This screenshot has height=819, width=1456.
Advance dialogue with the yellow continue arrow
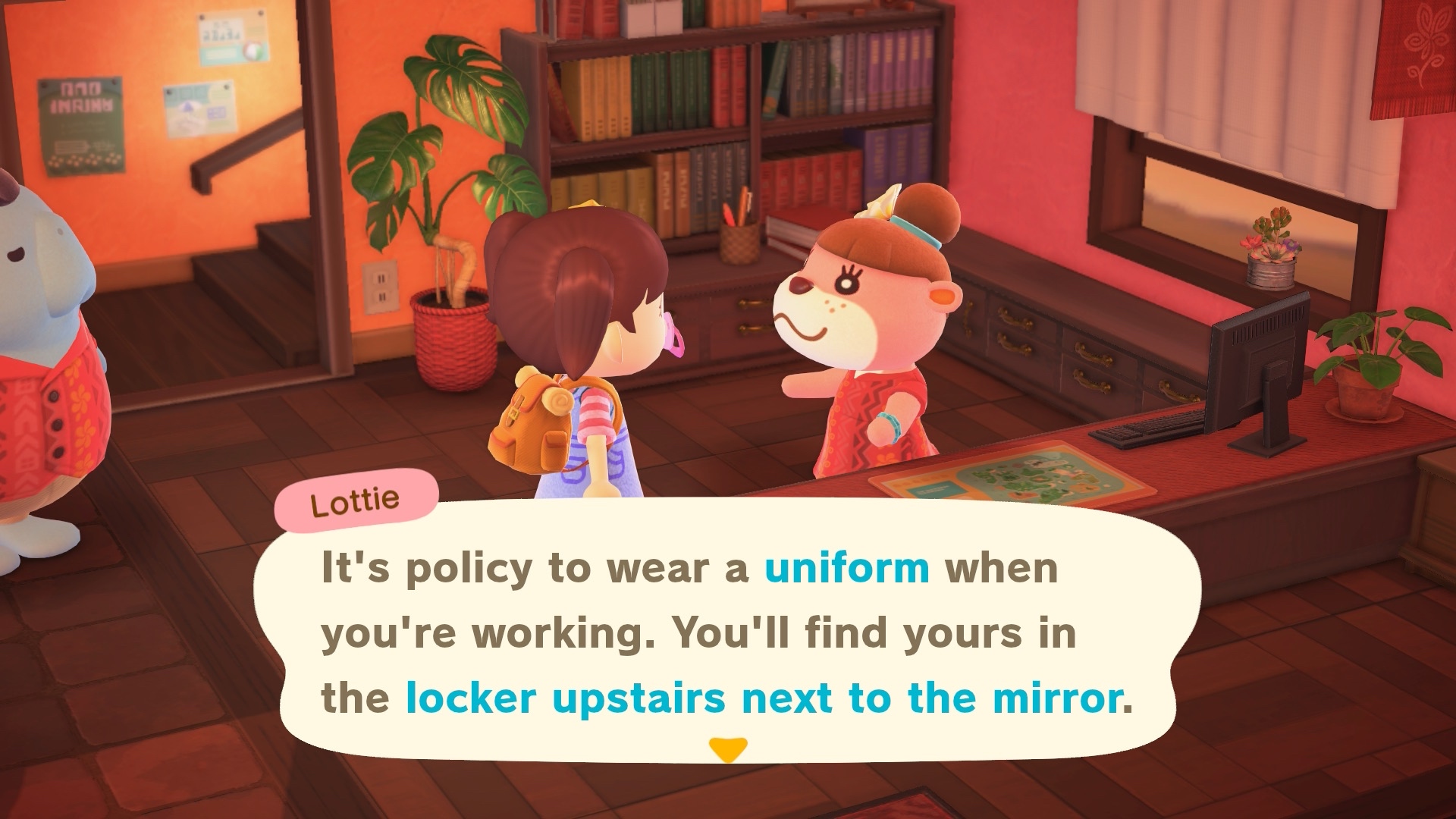coord(727,749)
